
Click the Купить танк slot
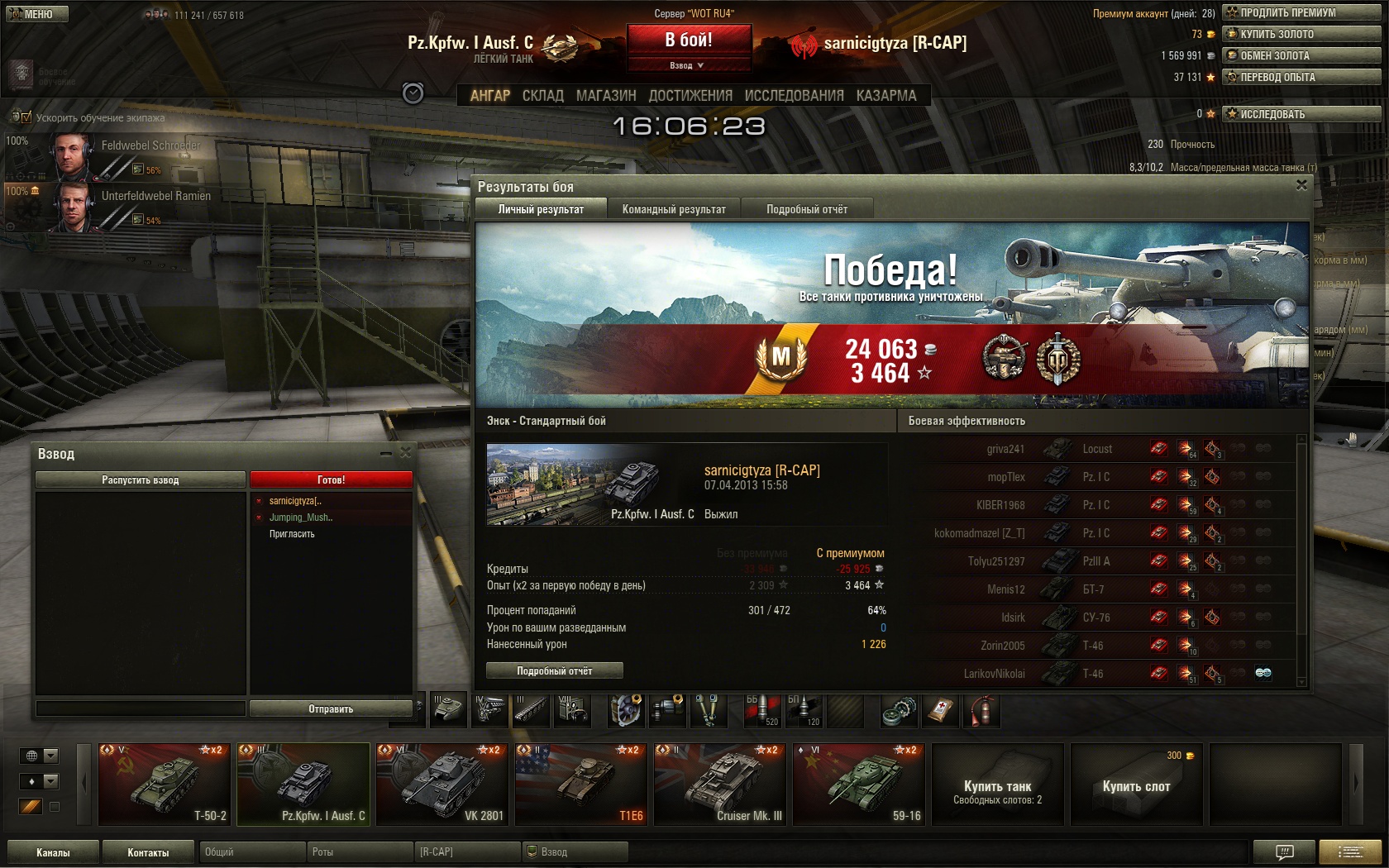coord(997,784)
